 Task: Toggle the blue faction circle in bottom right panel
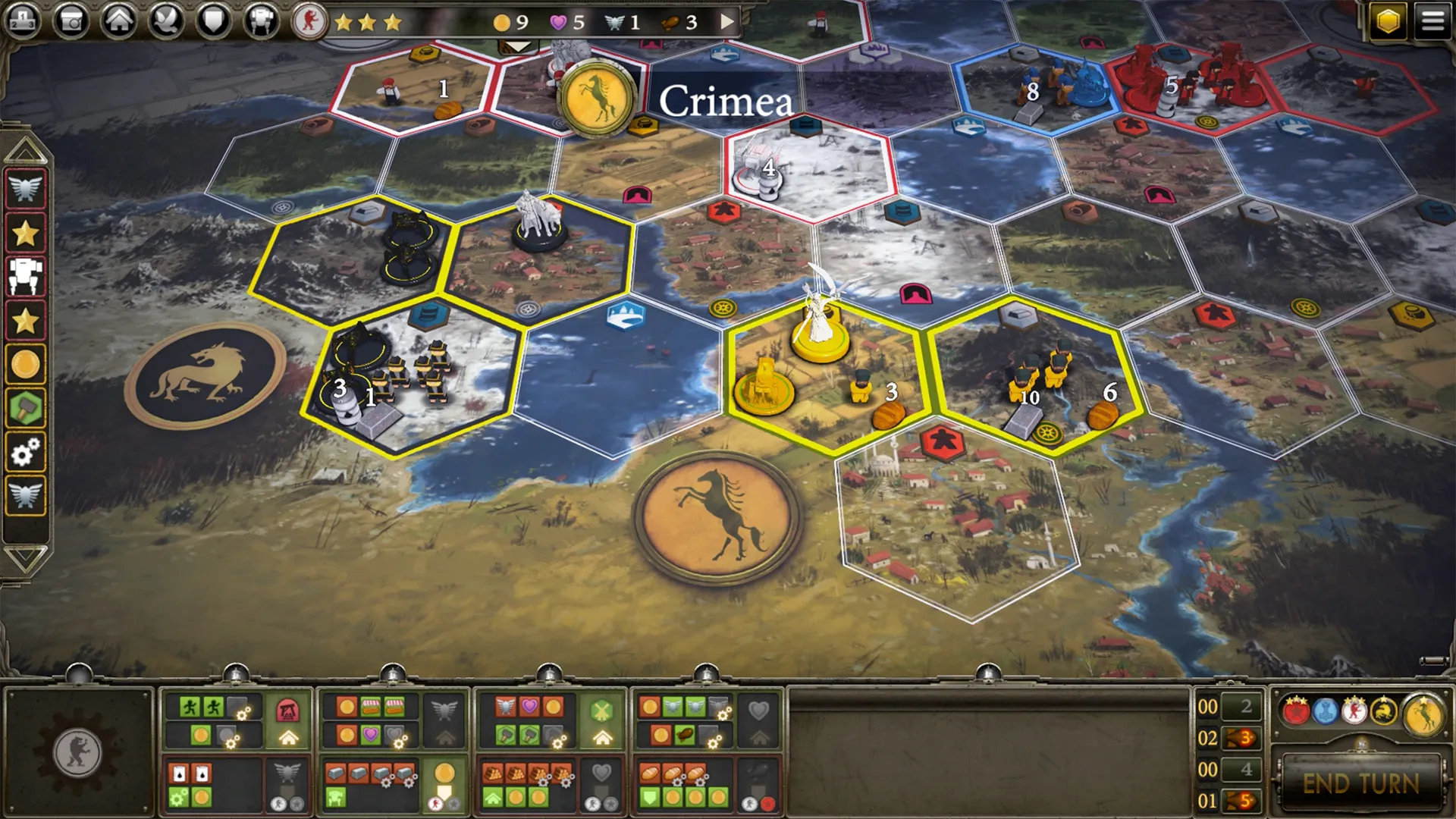[x=1325, y=711]
